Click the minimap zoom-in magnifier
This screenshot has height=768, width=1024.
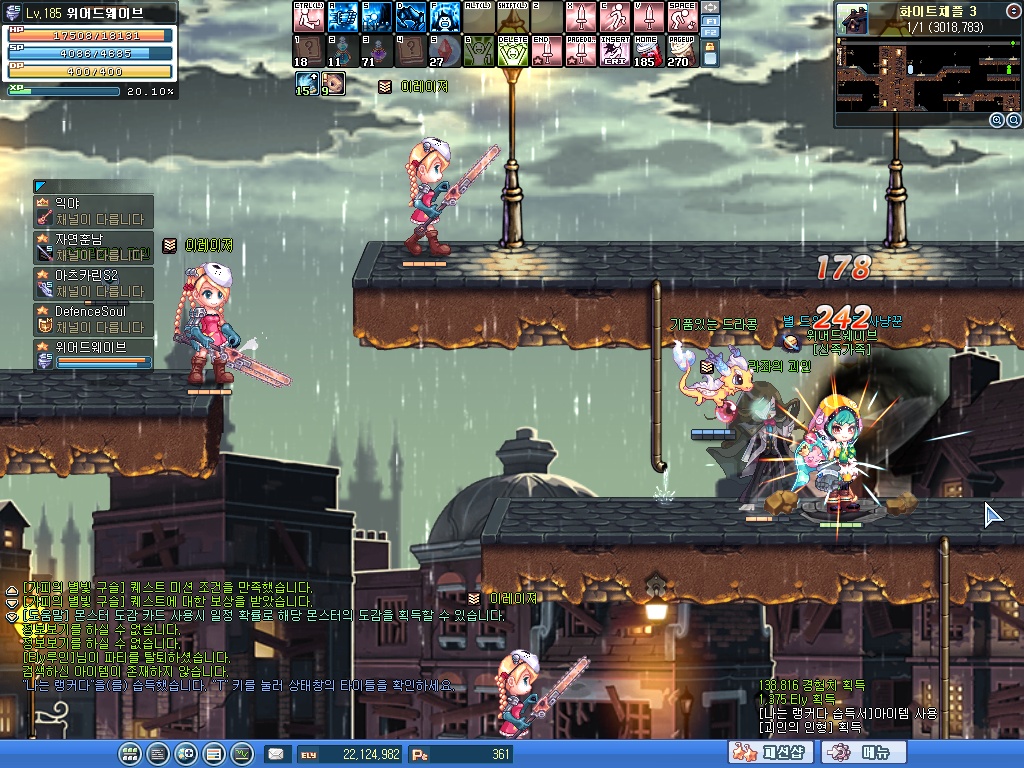coord(997,120)
